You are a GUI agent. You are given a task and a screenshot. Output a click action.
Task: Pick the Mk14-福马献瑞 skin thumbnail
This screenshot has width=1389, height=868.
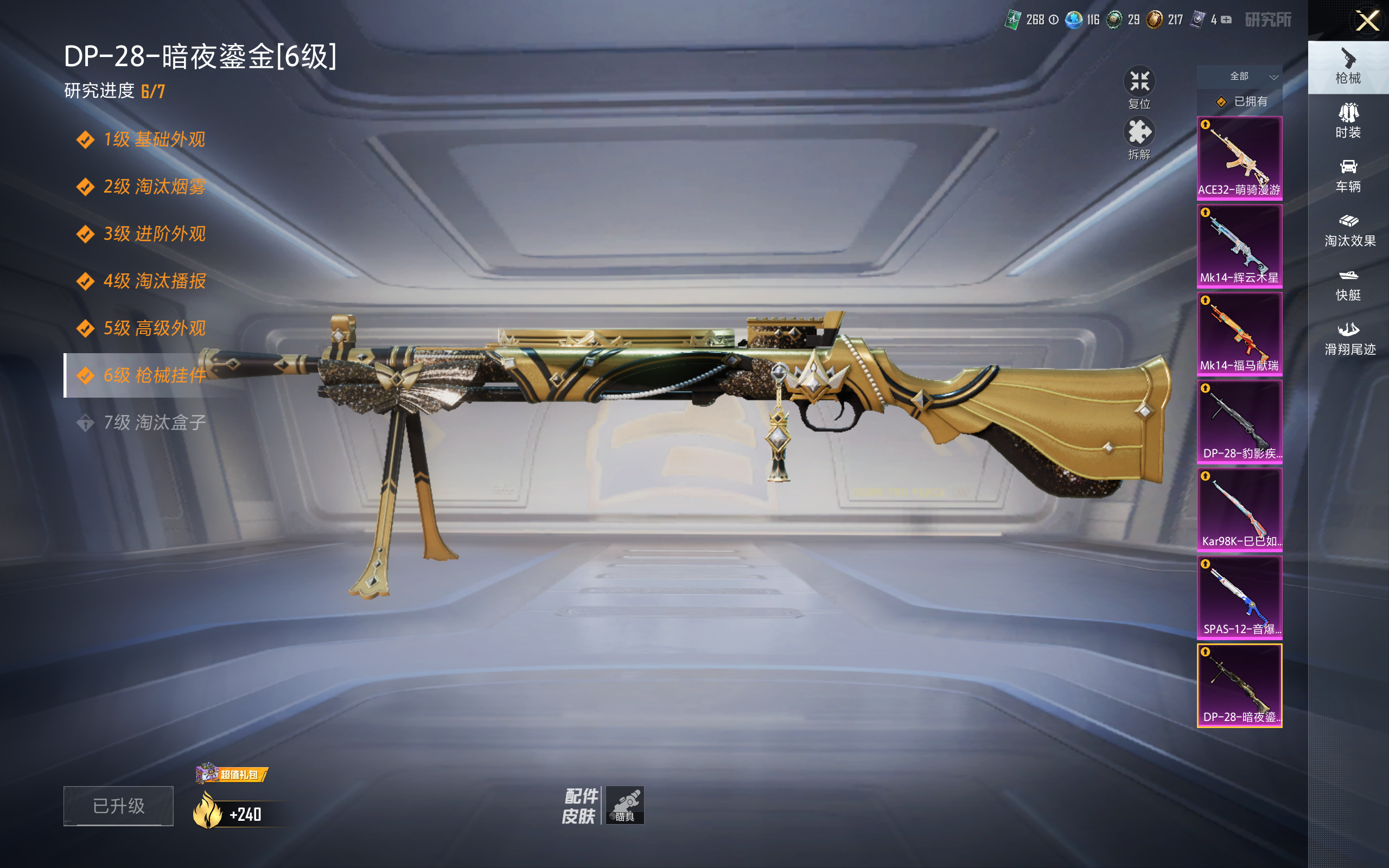[x=1239, y=334]
